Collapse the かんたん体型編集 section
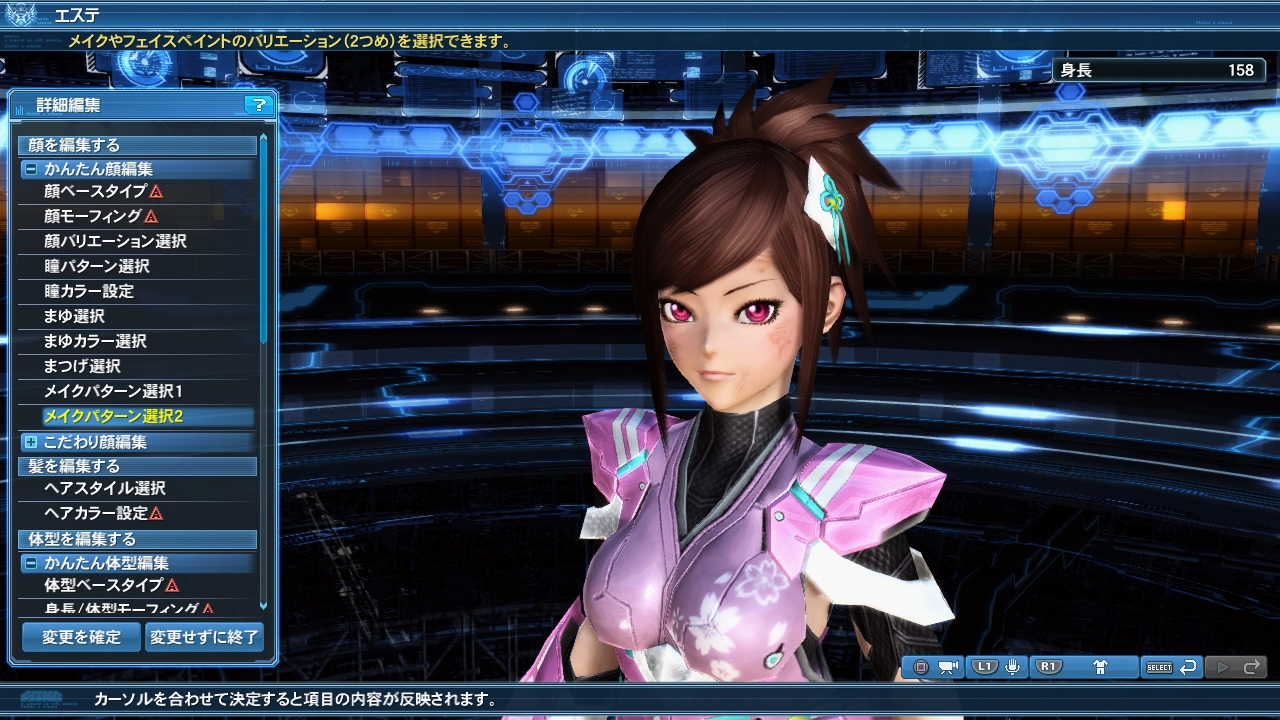Viewport: 1280px width, 720px height. click(x=31, y=563)
